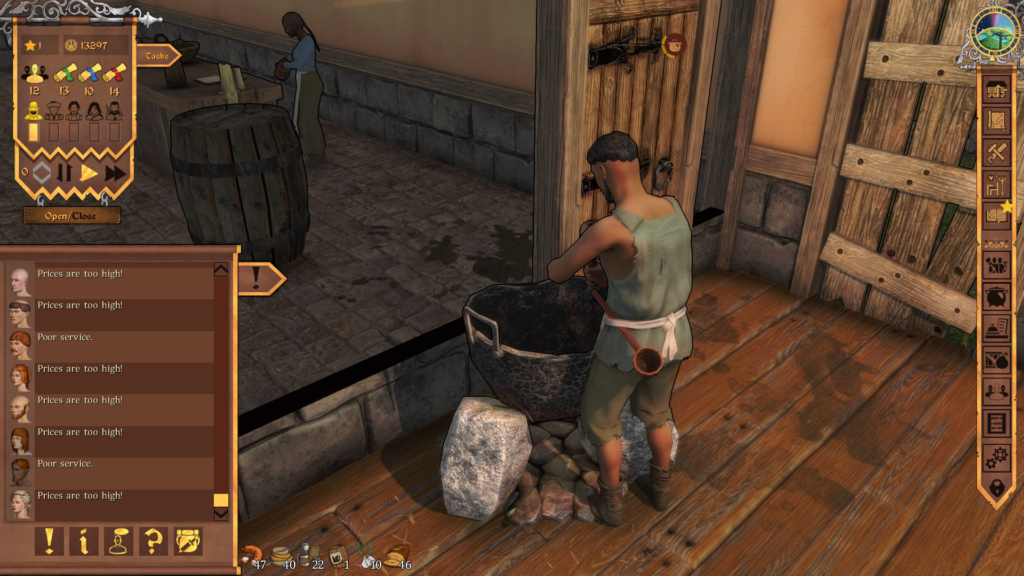The height and width of the screenshot is (576, 1024).
Task: Click the question mark button
Action: [153, 541]
